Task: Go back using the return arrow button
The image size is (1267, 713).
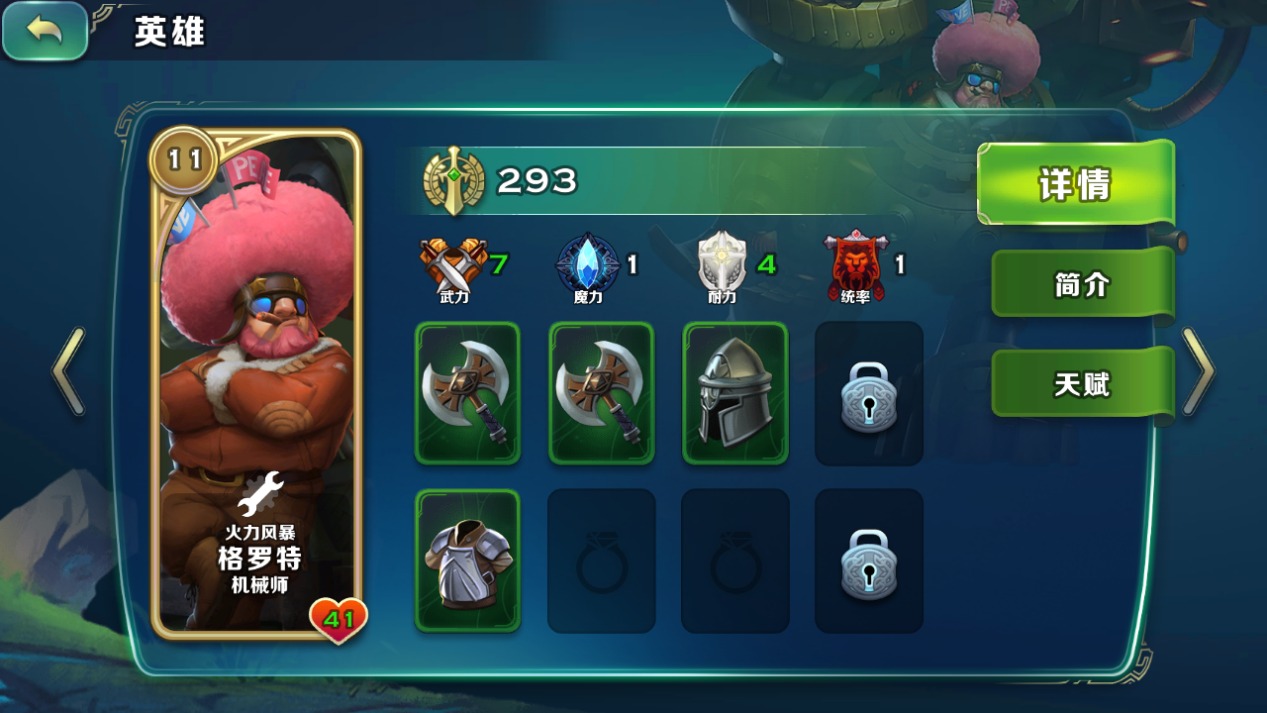Action: (45, 31)
